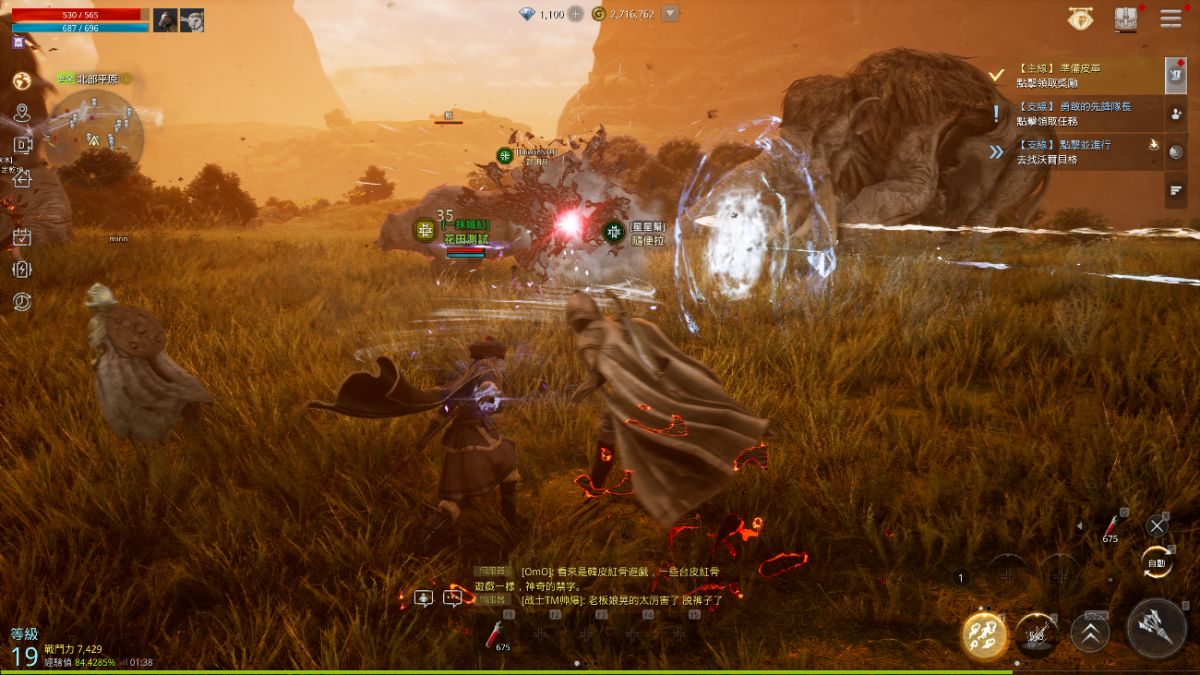Screen dimensions: 1200x675
Task: Open the hamburger main menu
Action: [x=1171, y=18]
